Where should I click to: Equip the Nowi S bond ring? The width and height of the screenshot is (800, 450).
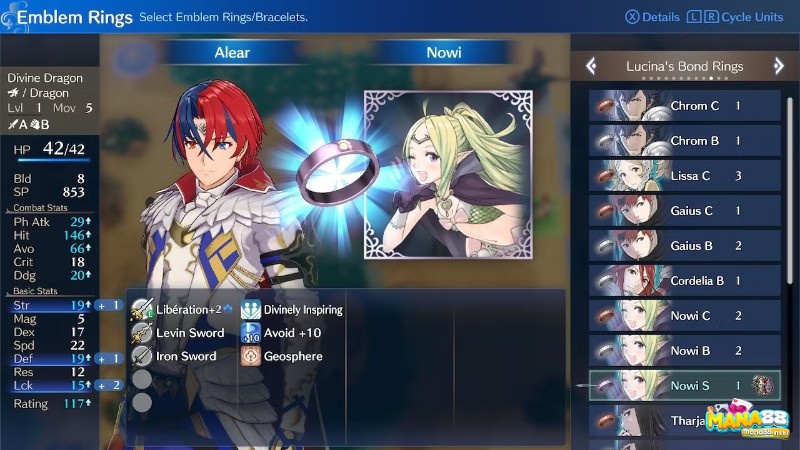[x=685, y=386]
